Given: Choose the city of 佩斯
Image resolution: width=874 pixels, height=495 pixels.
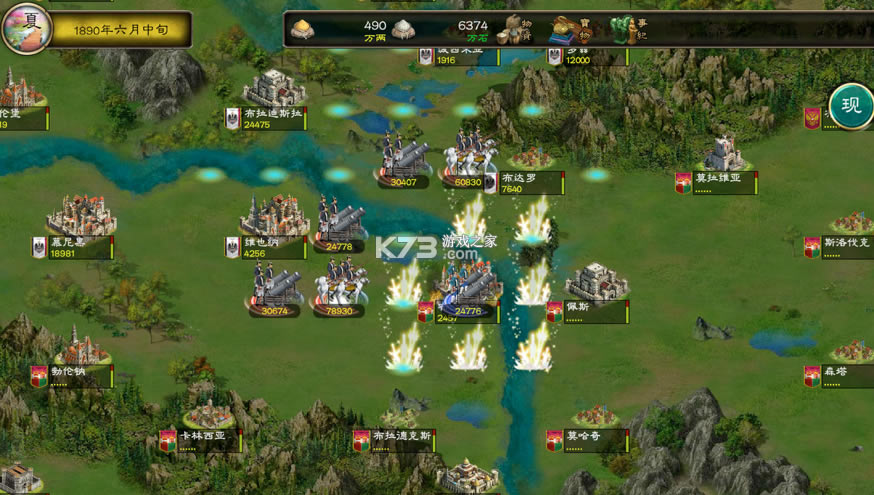Looking at the screenshot, I should [x=597, y=282].
